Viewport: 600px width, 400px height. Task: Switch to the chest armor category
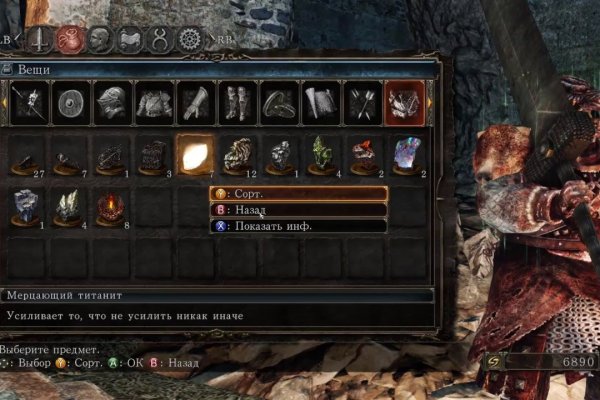[152, 103]
